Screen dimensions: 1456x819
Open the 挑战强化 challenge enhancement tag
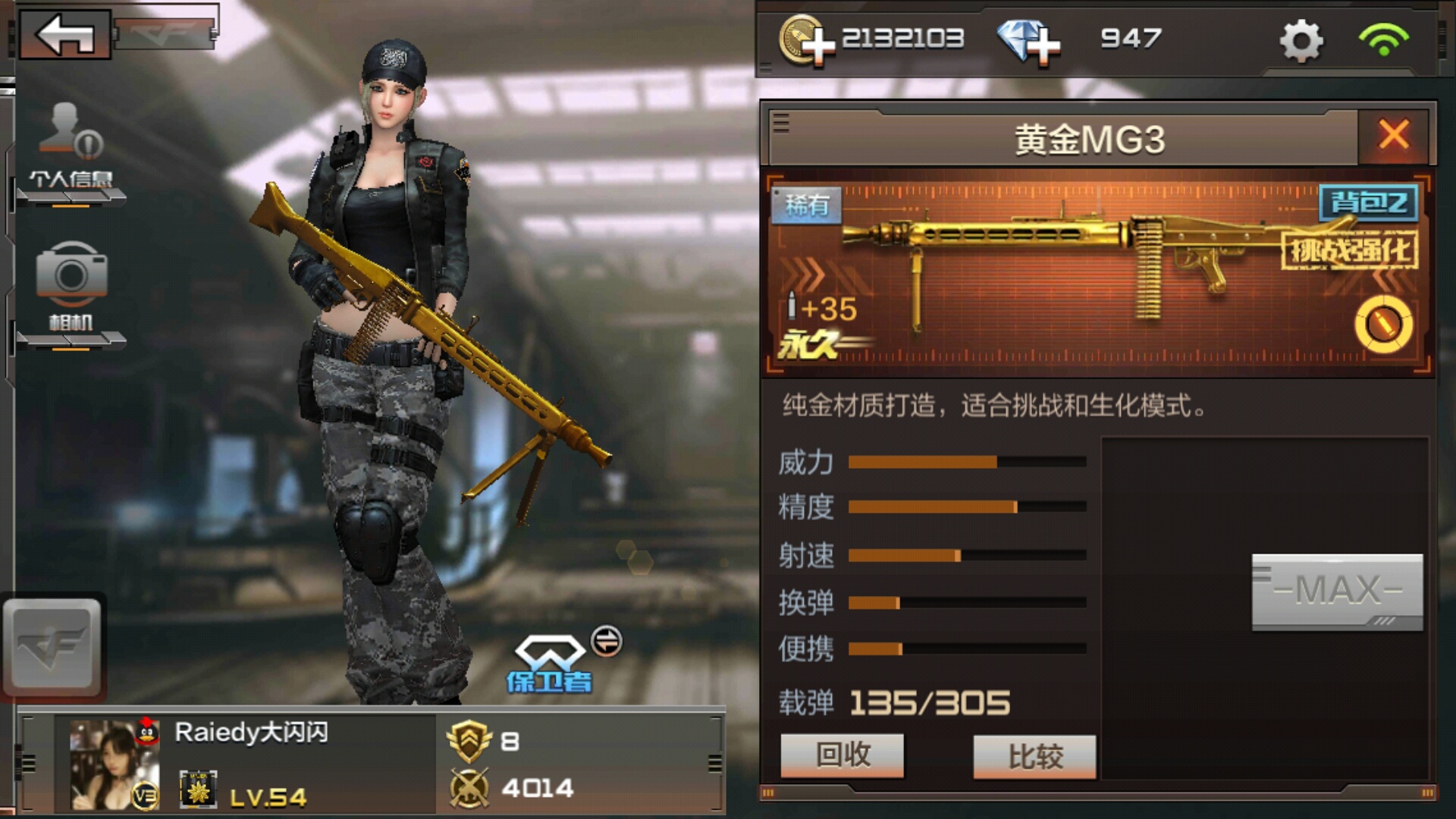(1350, 250)
